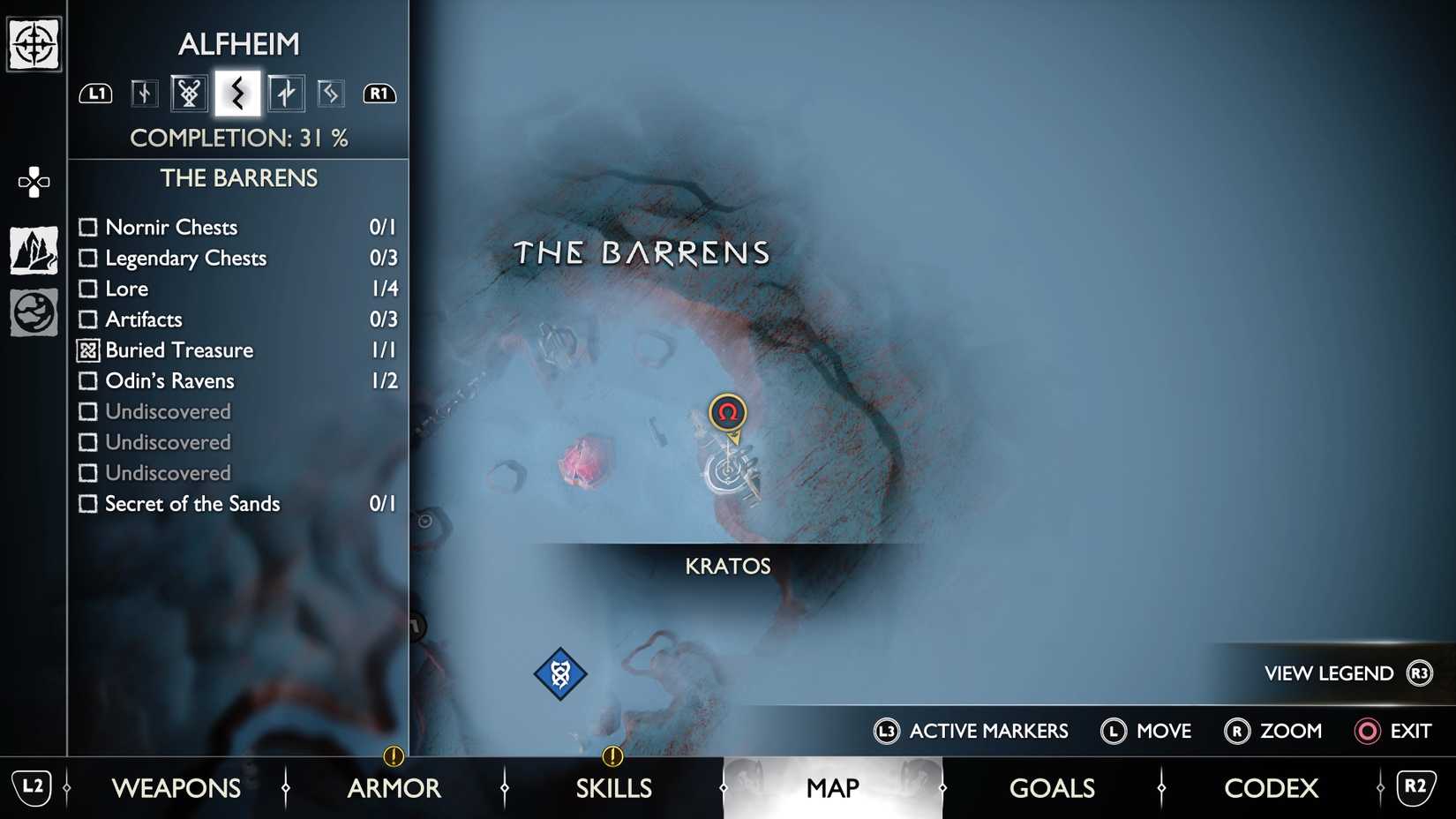Open the GOALS tab
Image resolution: width=1456 pixels, height=819 pixels.
click(x=1052, y=788)
